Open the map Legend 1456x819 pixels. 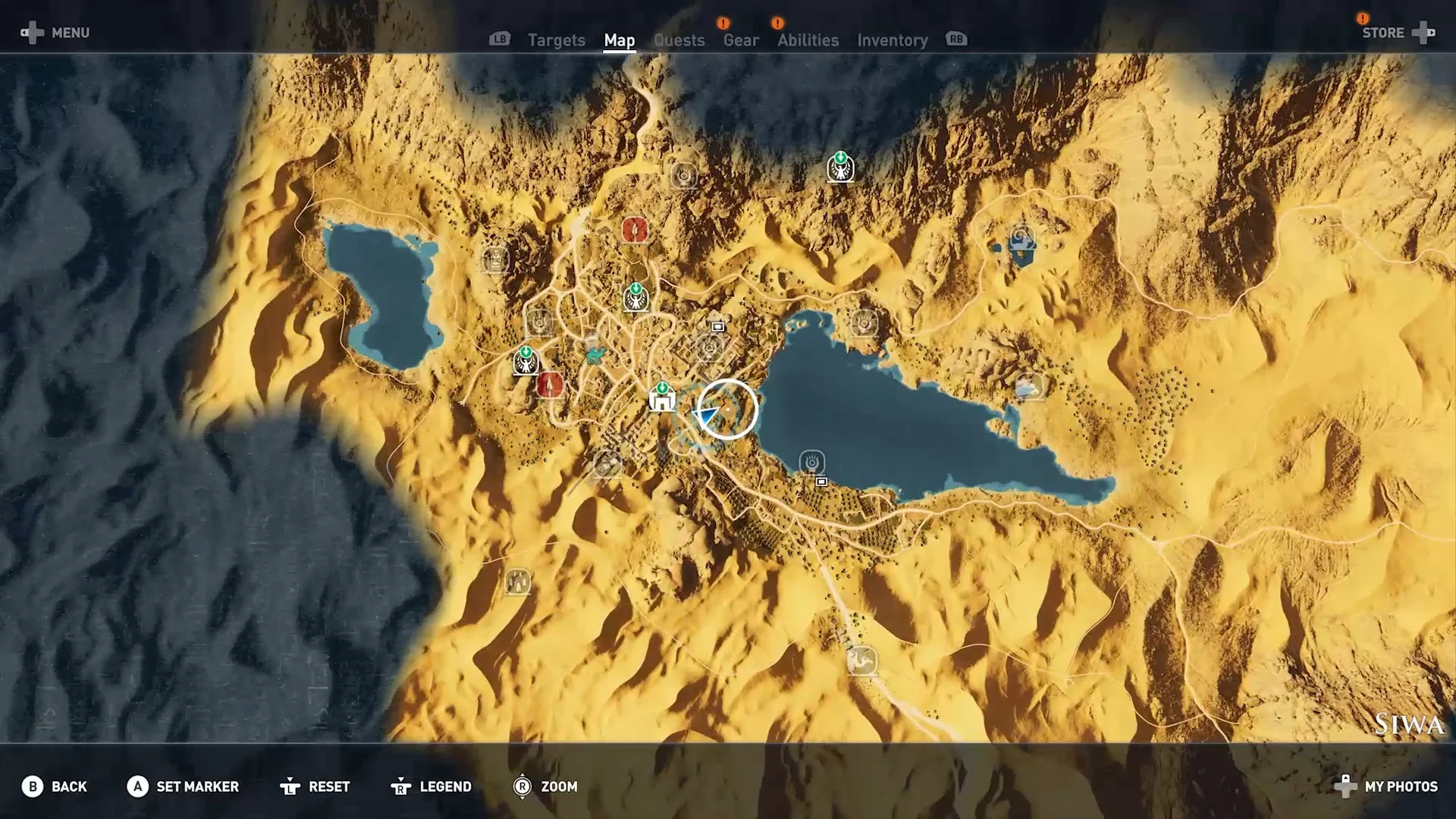(444, 786)
